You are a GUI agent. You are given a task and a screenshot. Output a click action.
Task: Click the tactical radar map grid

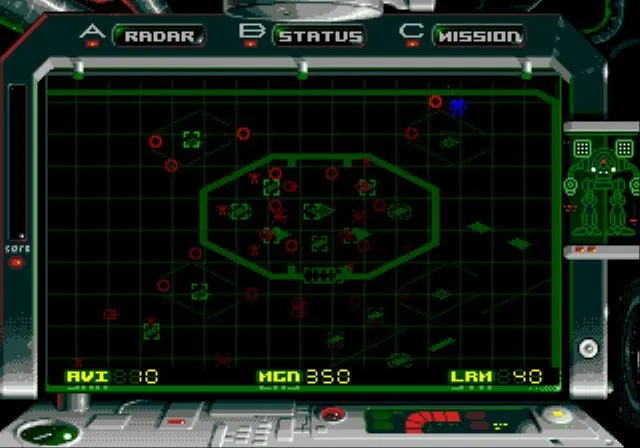pos(300,230)
